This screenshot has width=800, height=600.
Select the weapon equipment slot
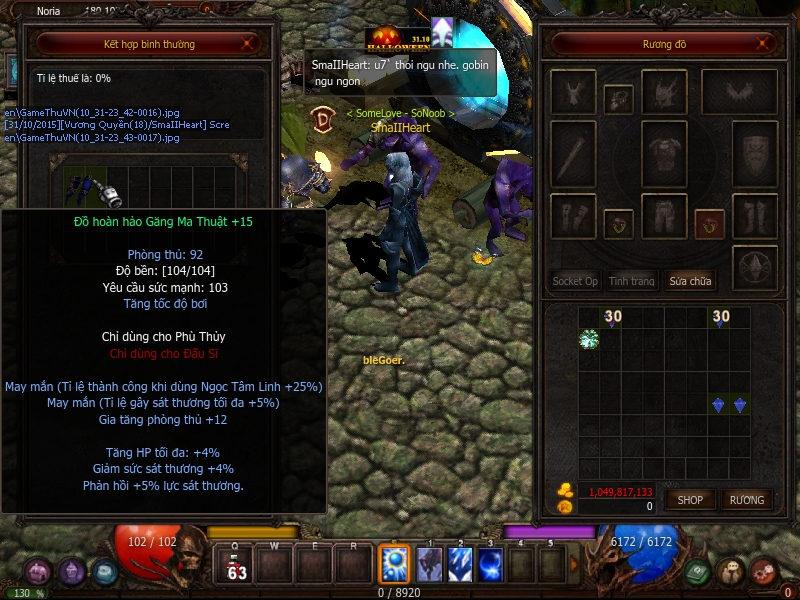(x=574, y=155)
